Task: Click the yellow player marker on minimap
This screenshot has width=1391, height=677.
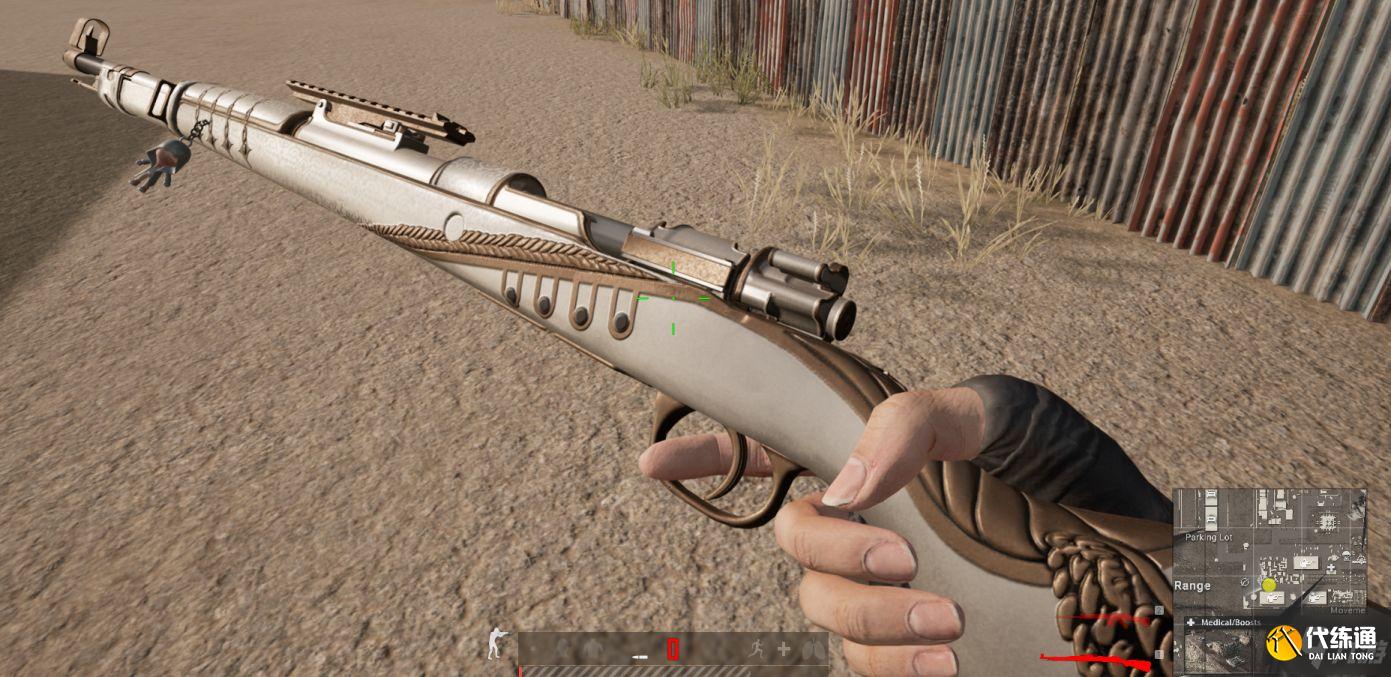Action: click(x=1268, y=585)
